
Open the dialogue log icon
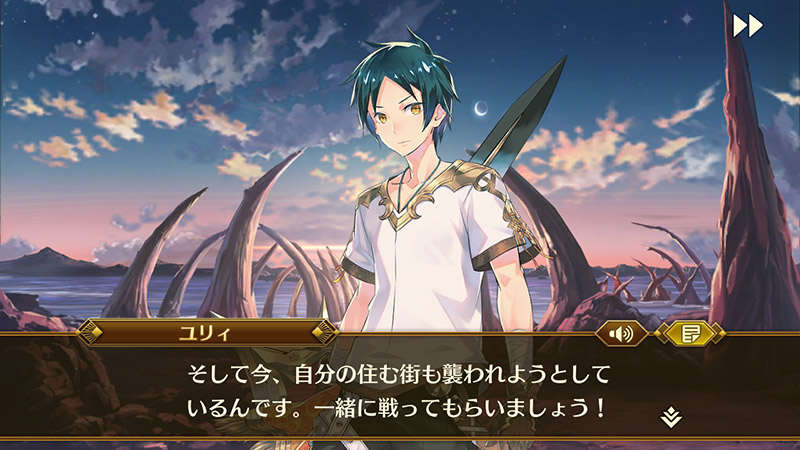click(690, 333)
